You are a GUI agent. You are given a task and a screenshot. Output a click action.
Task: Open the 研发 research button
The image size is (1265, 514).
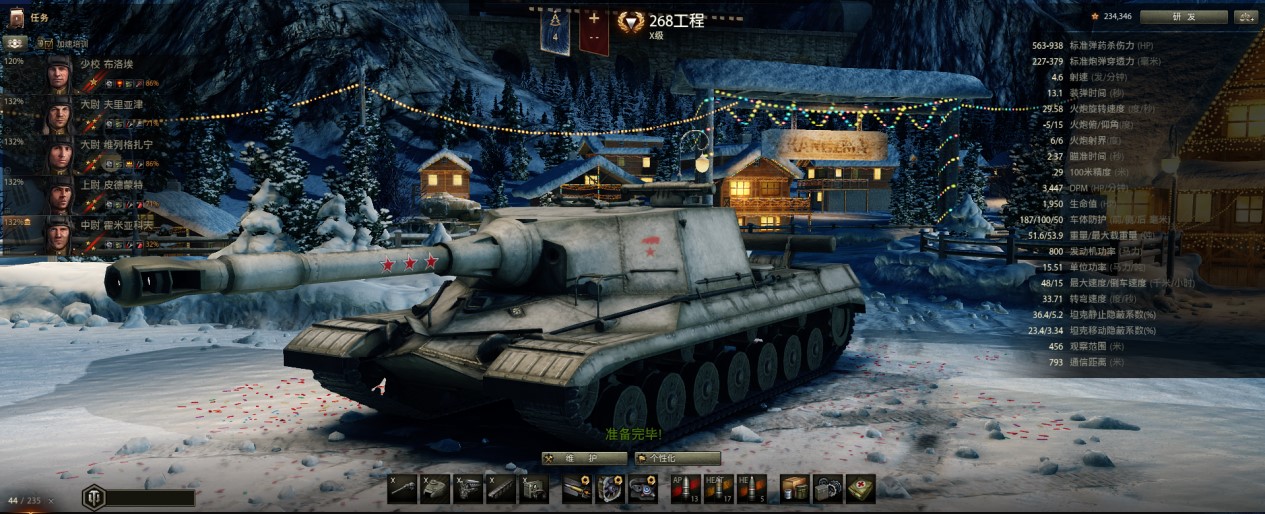tap(1183, 16)
